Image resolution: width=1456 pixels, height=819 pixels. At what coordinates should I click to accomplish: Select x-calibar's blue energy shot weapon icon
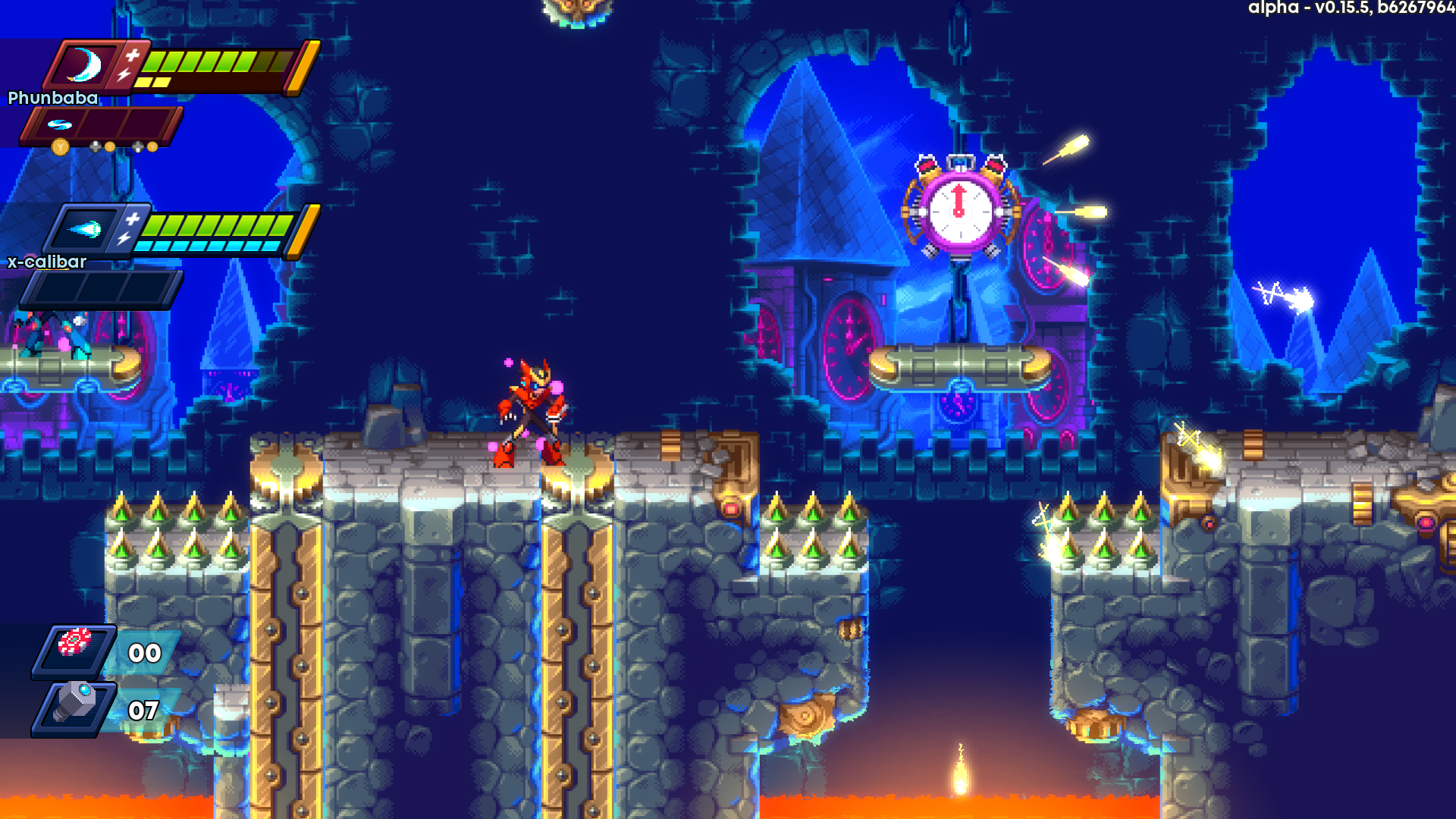[x=84, y=229]
